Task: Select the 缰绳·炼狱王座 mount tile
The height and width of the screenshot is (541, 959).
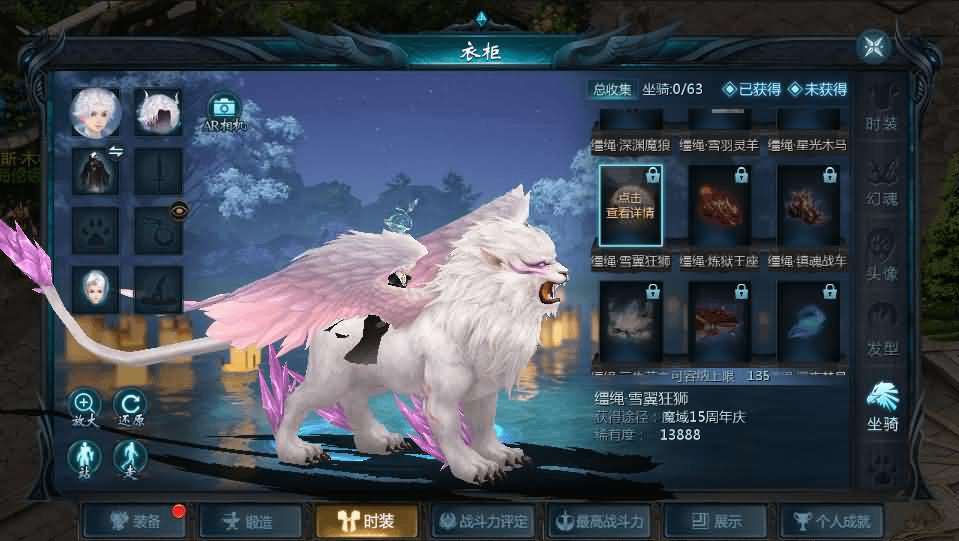Action: click(719, 205)
